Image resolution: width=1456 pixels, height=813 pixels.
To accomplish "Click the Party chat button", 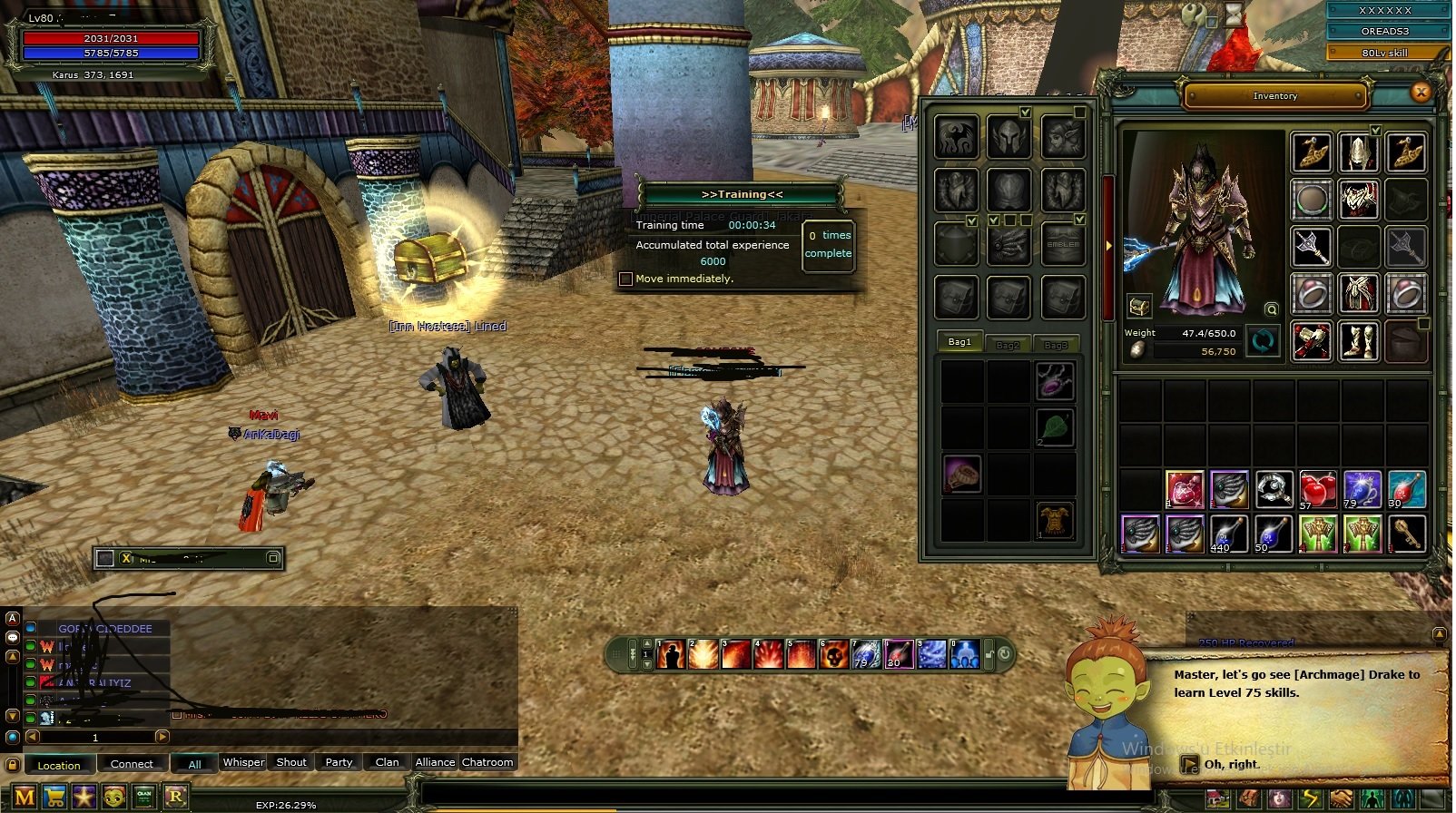I will (x=338, y=763).
